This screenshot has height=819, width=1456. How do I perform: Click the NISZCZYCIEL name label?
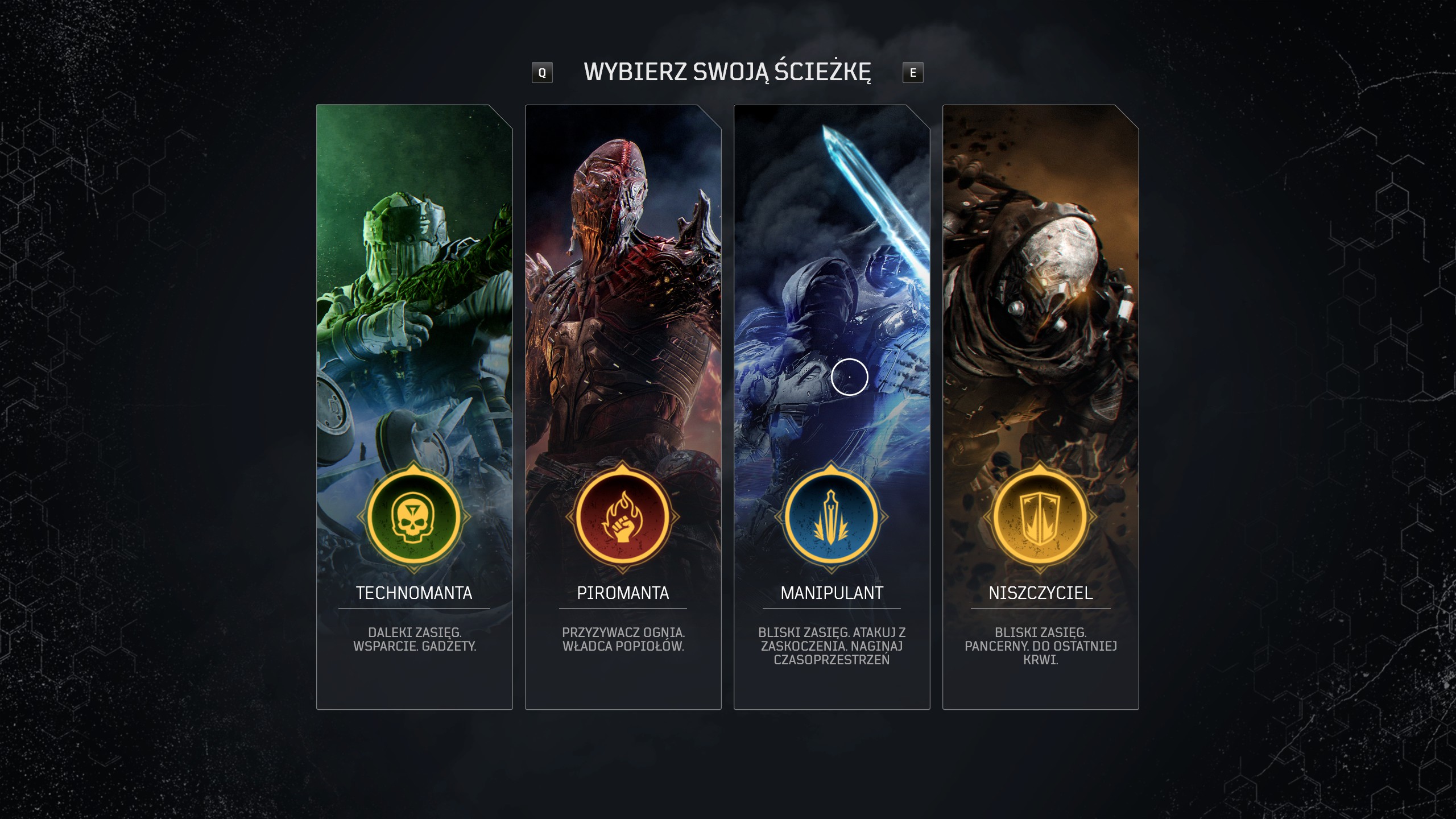[x=1041, y=593]
